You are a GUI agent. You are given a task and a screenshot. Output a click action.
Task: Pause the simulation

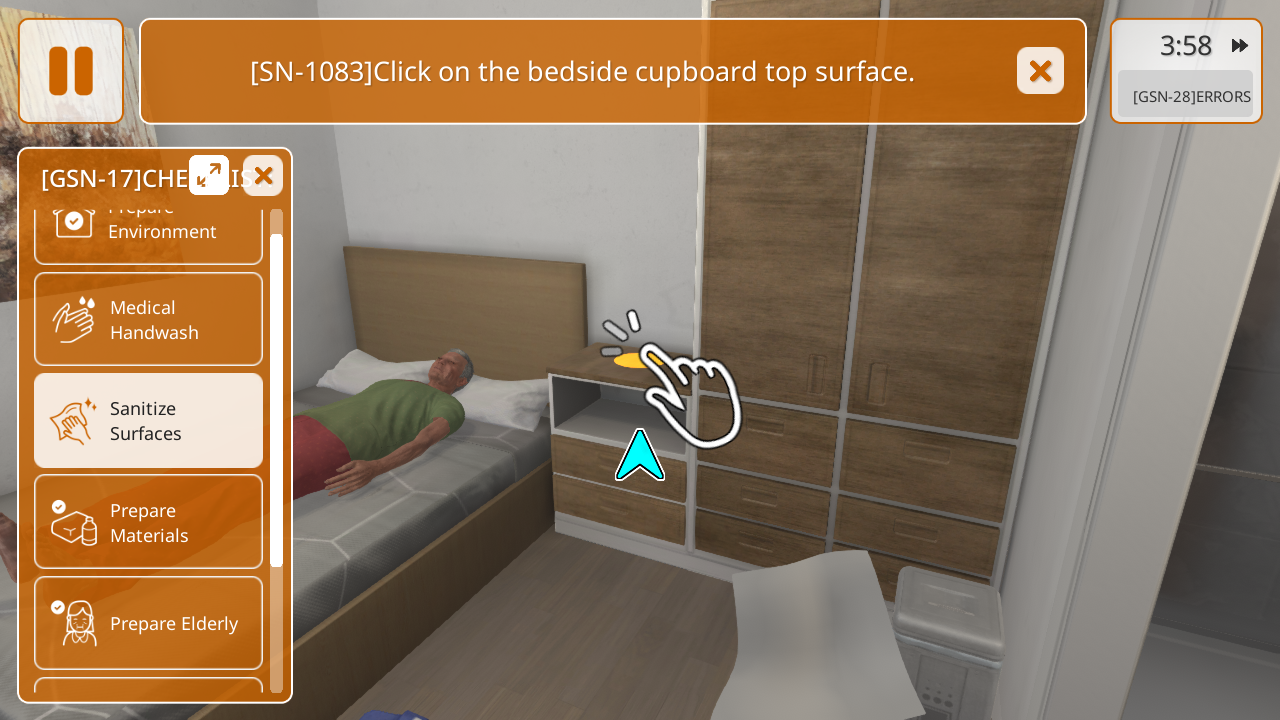click(x=71, y=71)
